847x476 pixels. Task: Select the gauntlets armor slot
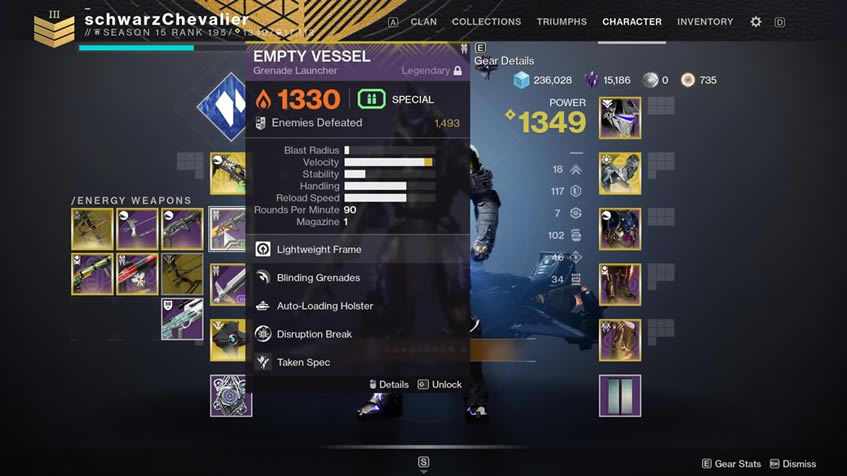point(620,173)
